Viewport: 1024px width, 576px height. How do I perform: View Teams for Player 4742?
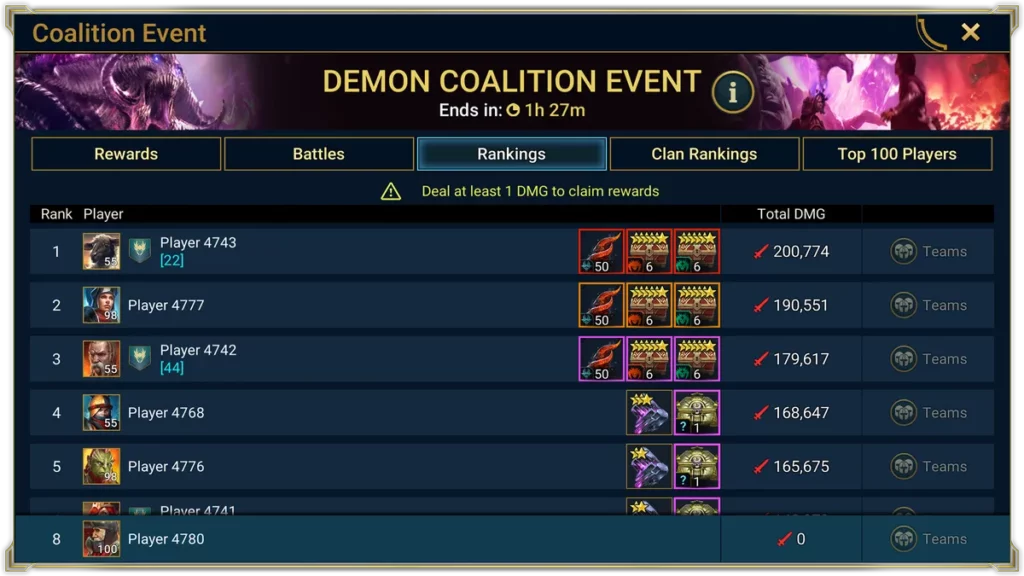click(929, 359)
